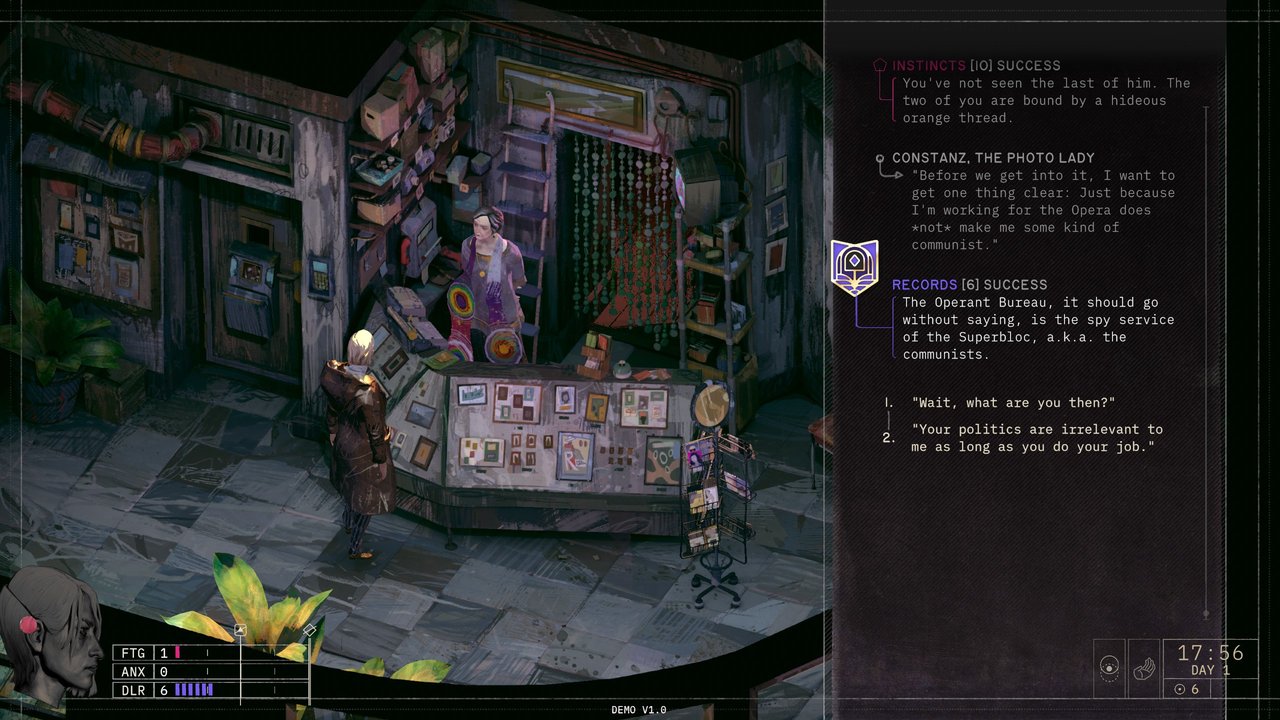Select reply "Your politics are irrelevant to me"
The image size is (1280, 720).
tap(1036, 438)
